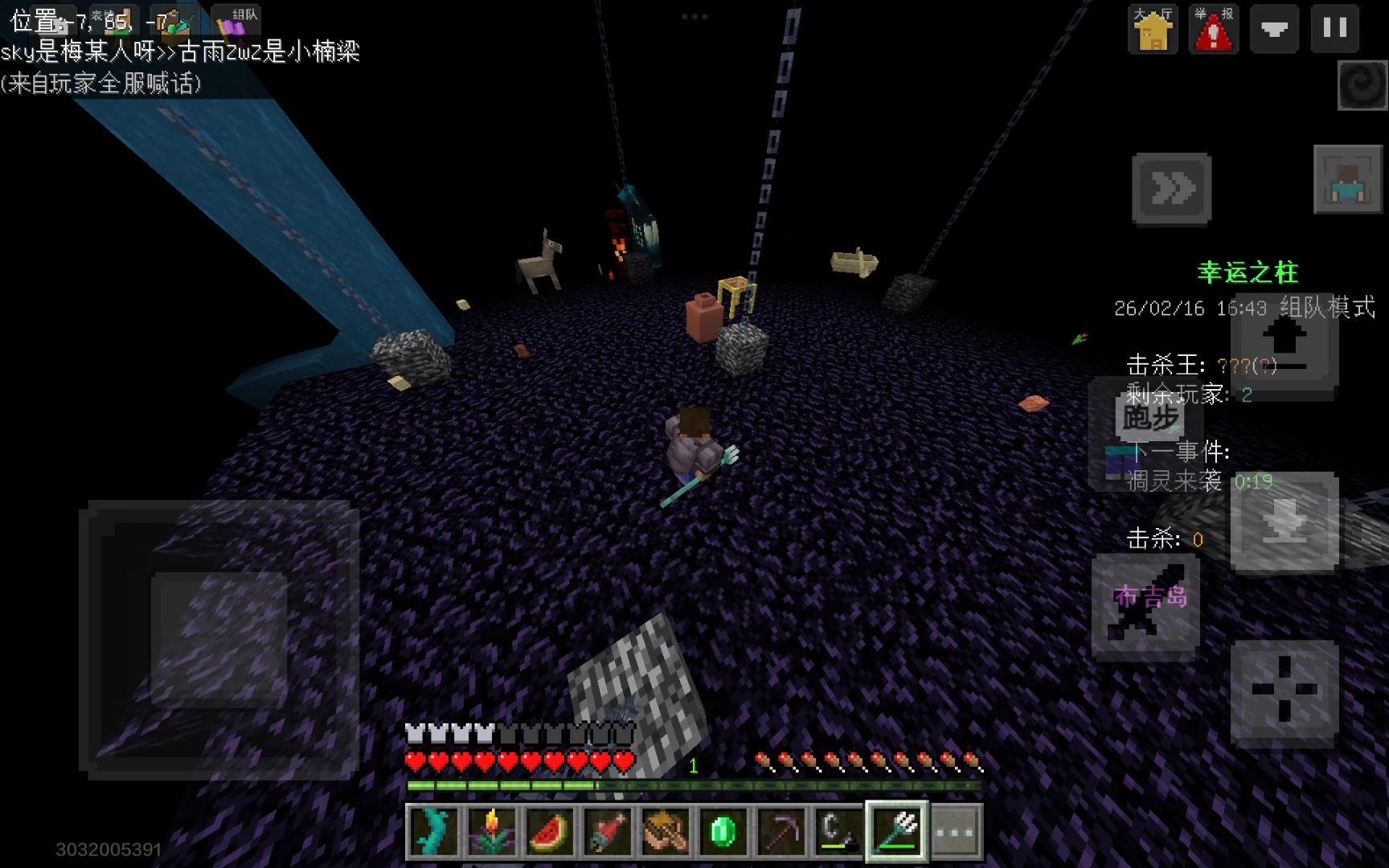Tap the dark swirl portal icon
The image size is (1389, 868).
(x=1362, y=85)
